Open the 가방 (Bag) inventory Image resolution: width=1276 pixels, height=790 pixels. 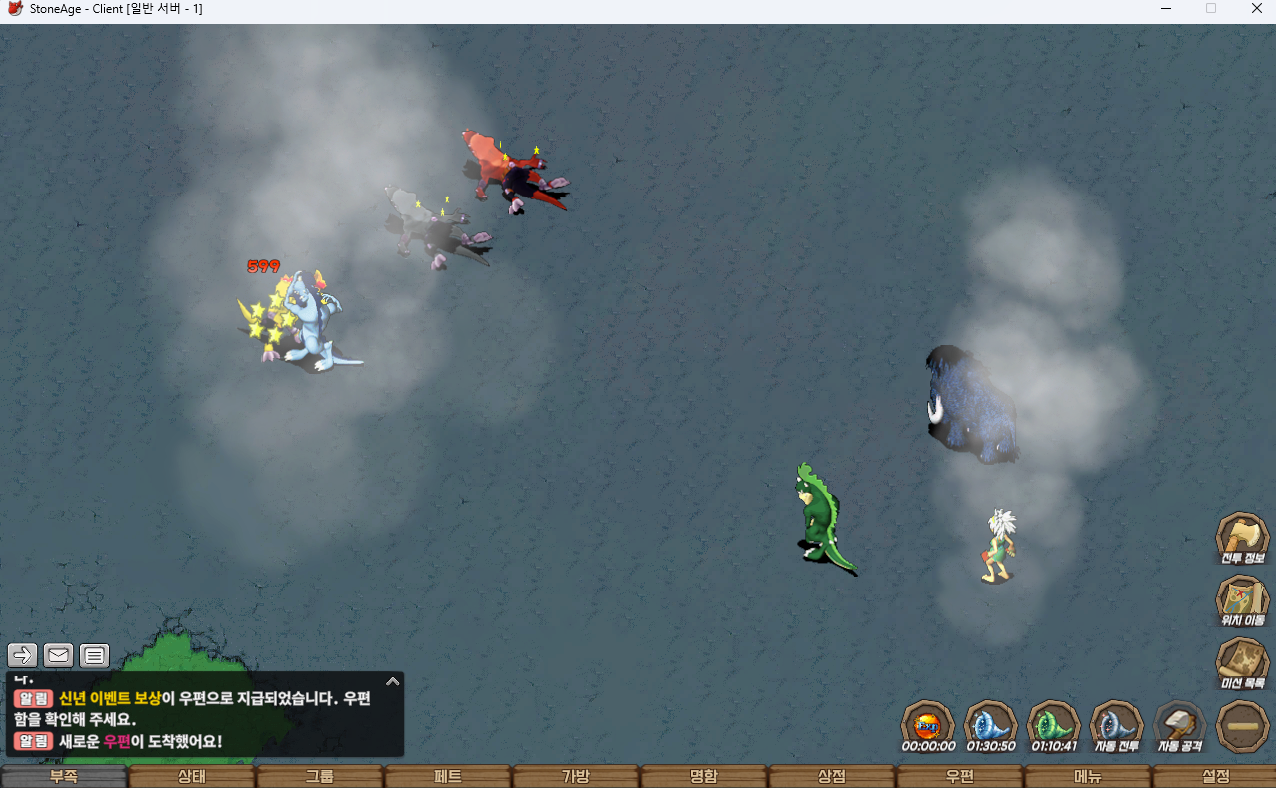575,777
